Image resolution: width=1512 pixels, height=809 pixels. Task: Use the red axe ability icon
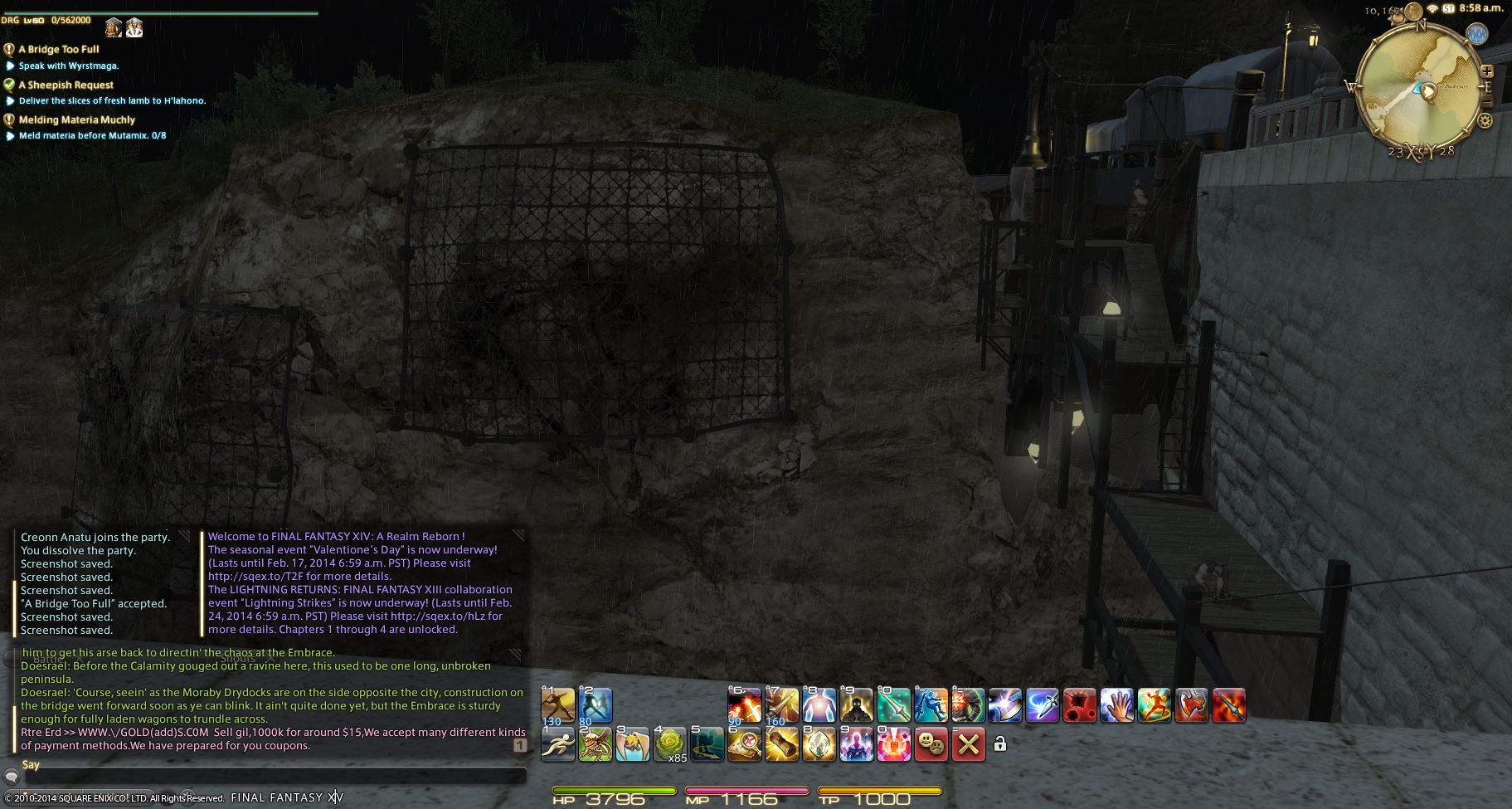pyautogui.click(x=1191, y=705)
